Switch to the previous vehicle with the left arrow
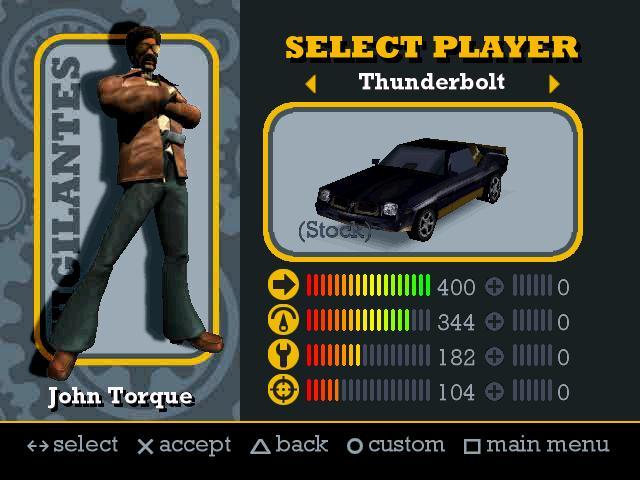Screen dimensions: 640x480 pyautogui.click(x=310, y=84)
